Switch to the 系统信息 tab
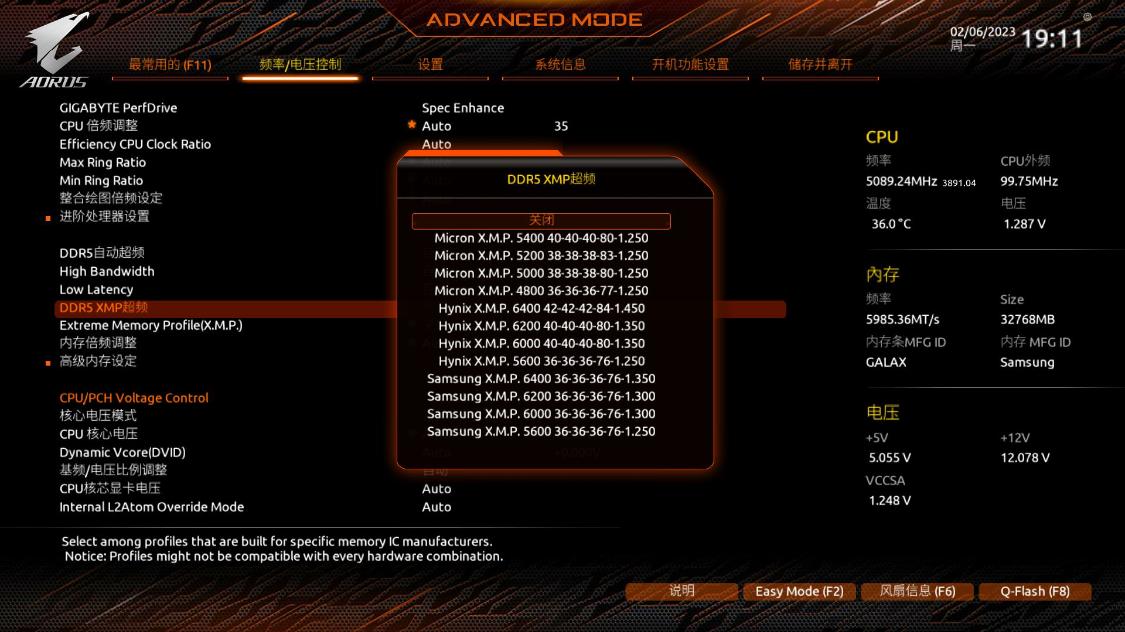The image size is (1125, 632). point(560,65)
